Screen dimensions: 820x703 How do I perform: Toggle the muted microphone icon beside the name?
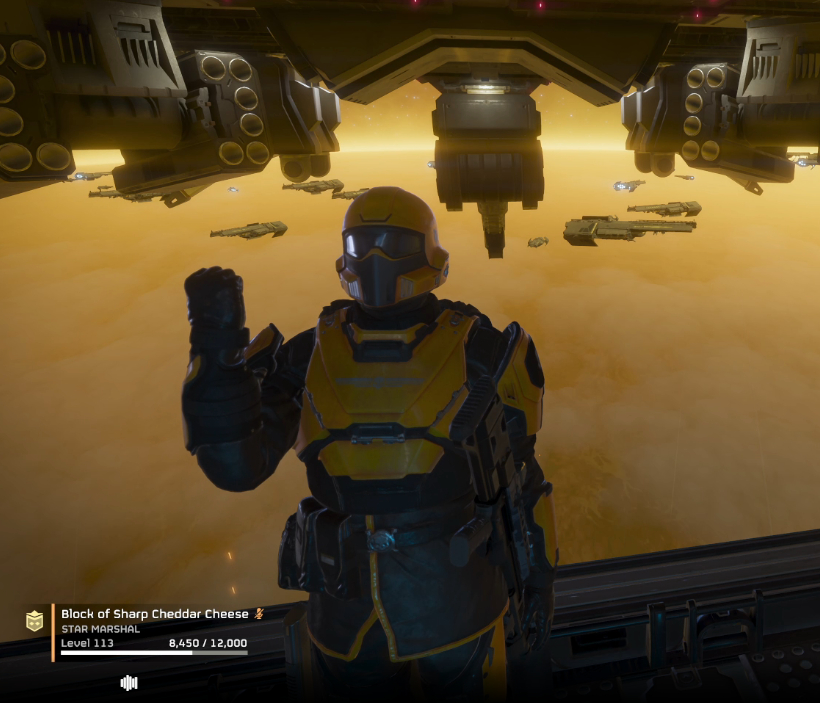259,614
